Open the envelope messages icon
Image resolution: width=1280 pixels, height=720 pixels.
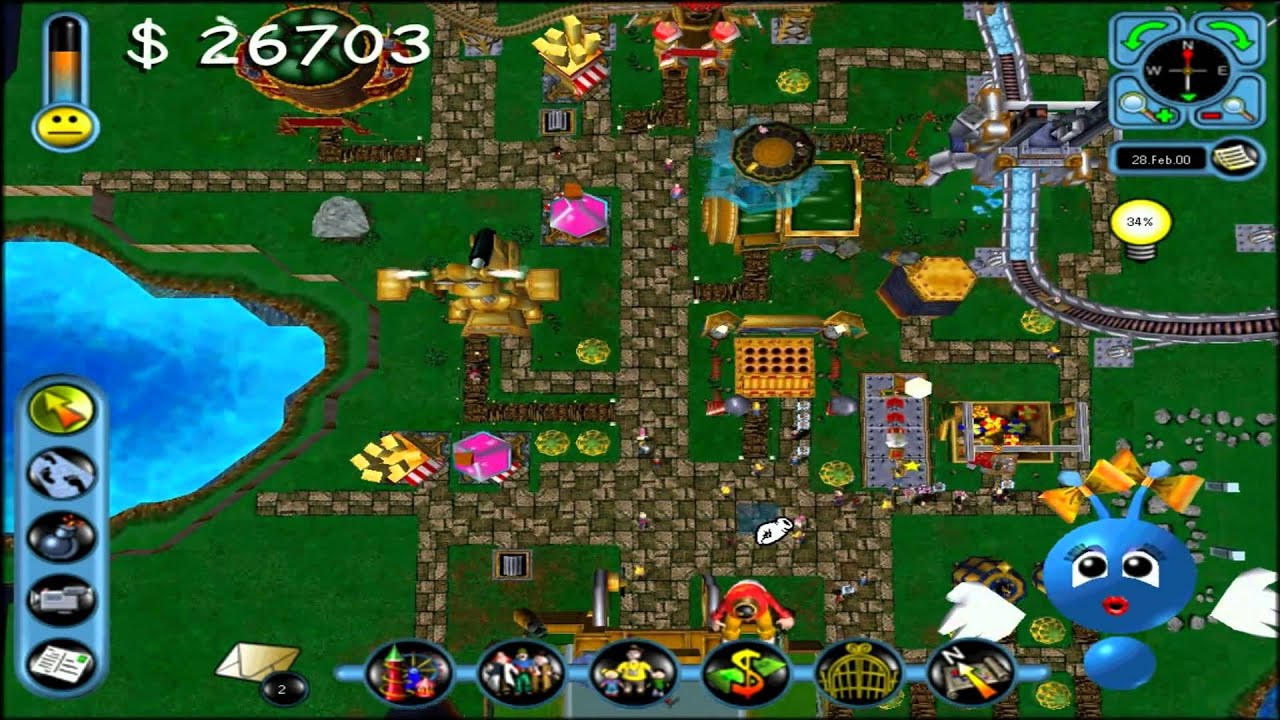click(x=257, y=661)
